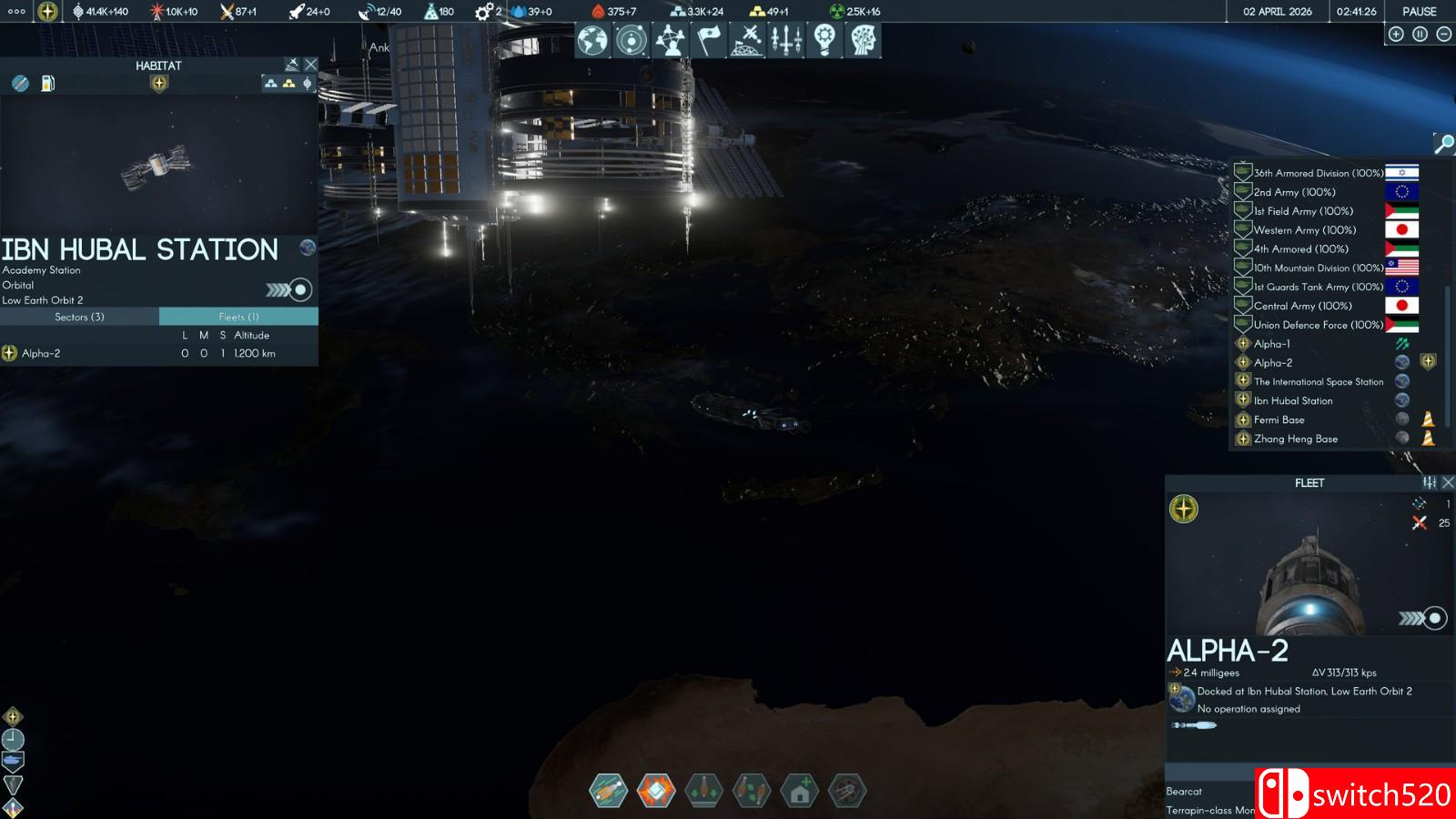Choose Fermi Base from the asset list

[1279, 420]
